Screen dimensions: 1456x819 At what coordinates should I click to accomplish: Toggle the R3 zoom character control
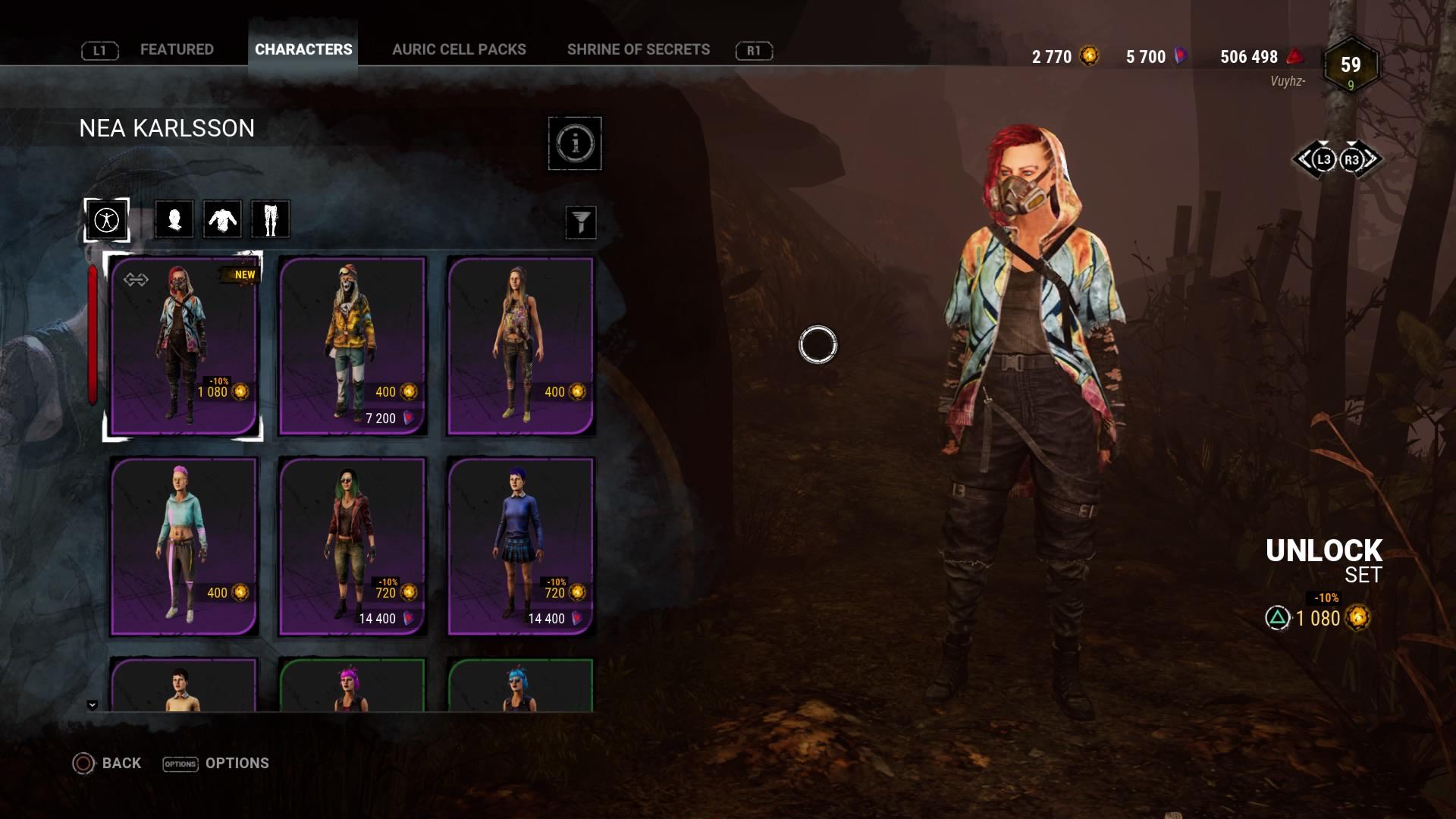tap(1351, 160)
